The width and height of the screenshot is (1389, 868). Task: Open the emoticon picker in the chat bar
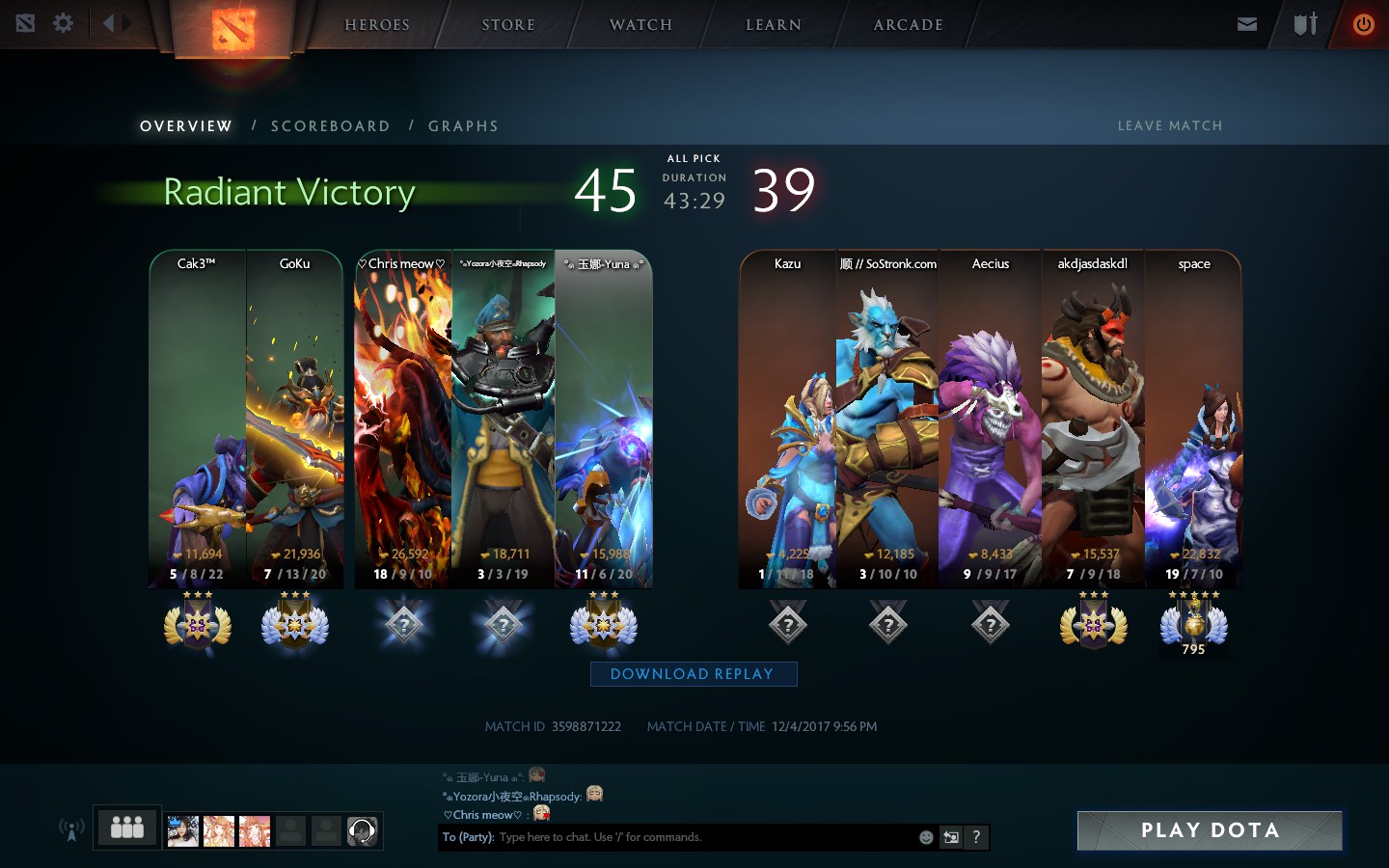[x=925, y=837]
